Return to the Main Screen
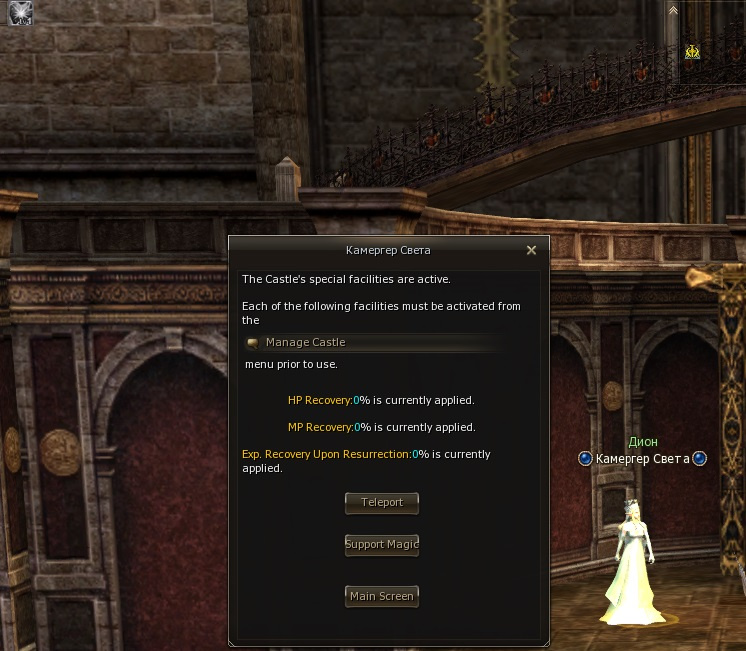 (x=382, y=597)
